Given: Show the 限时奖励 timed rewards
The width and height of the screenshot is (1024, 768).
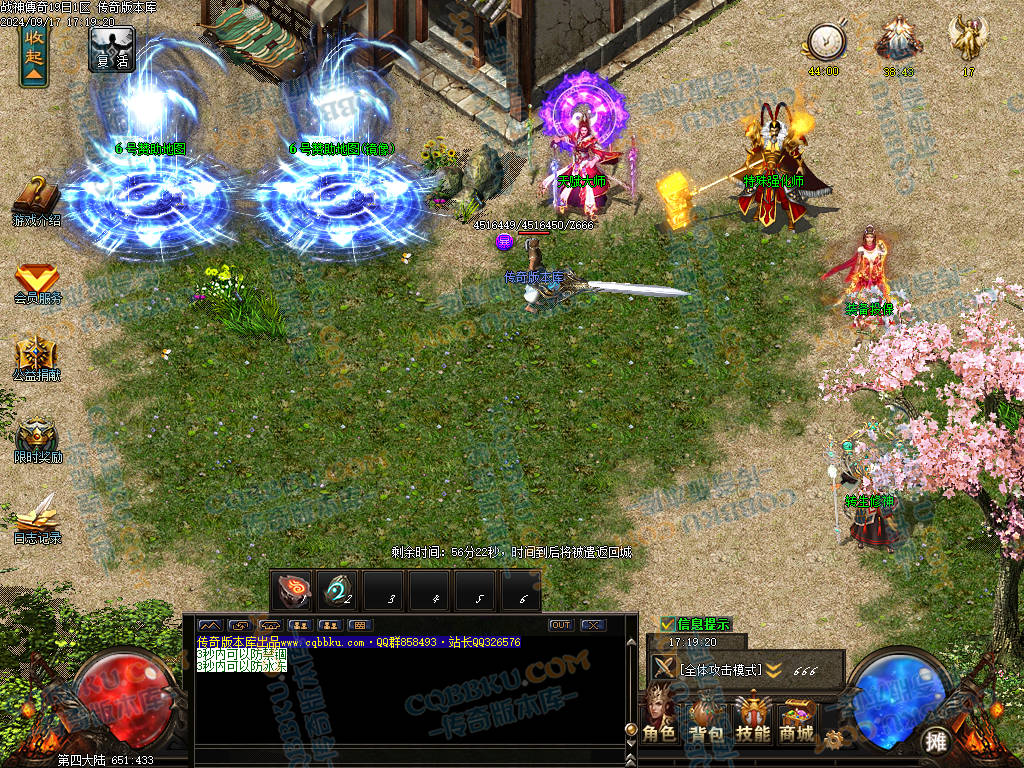Looking at the screenshot, I should point(37,439).
